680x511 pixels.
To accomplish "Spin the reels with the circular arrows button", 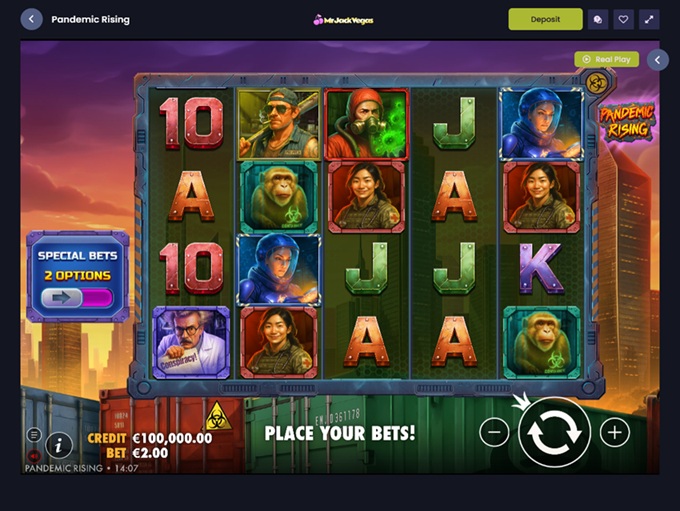I will (x=554, y=432).
